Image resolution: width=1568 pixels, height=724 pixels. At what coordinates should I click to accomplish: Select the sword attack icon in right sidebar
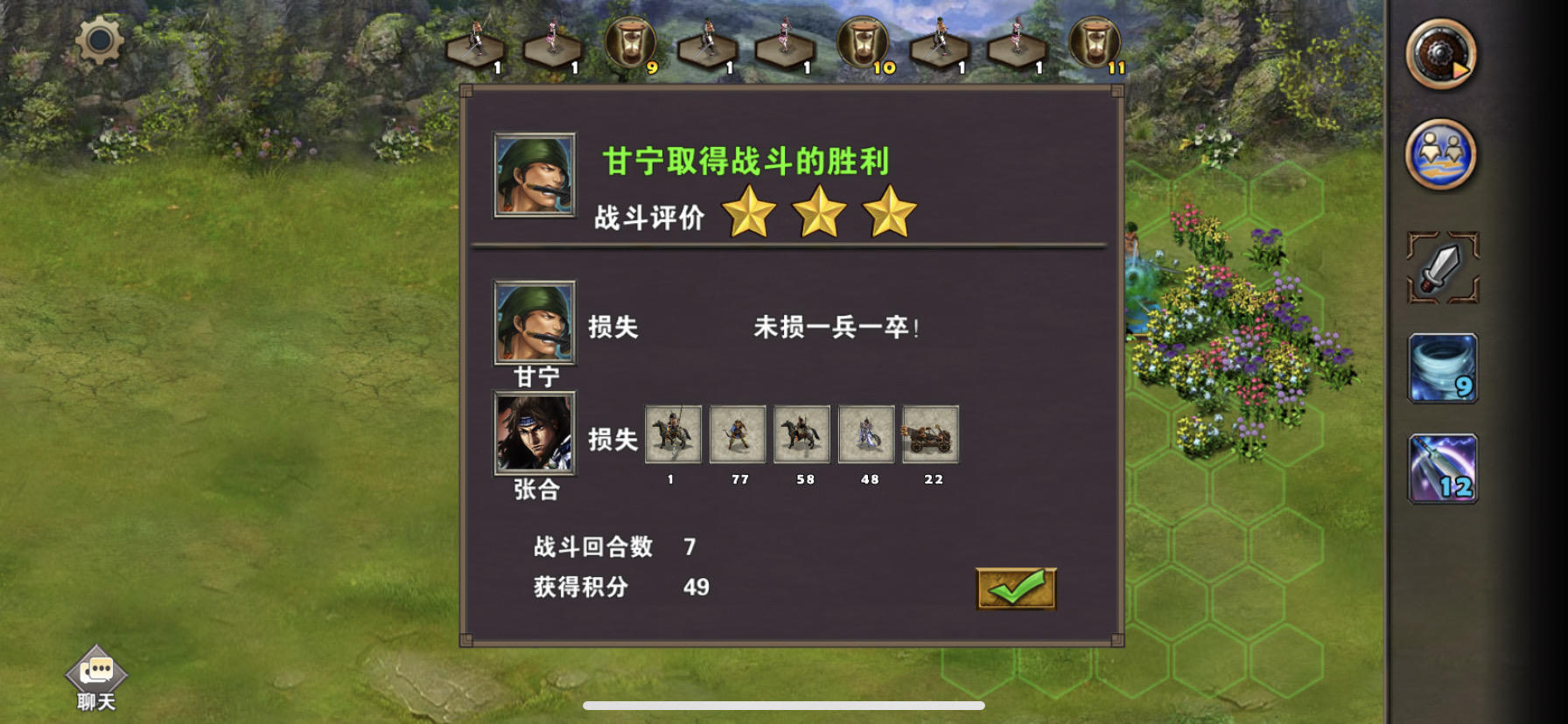pos(1442,269)
